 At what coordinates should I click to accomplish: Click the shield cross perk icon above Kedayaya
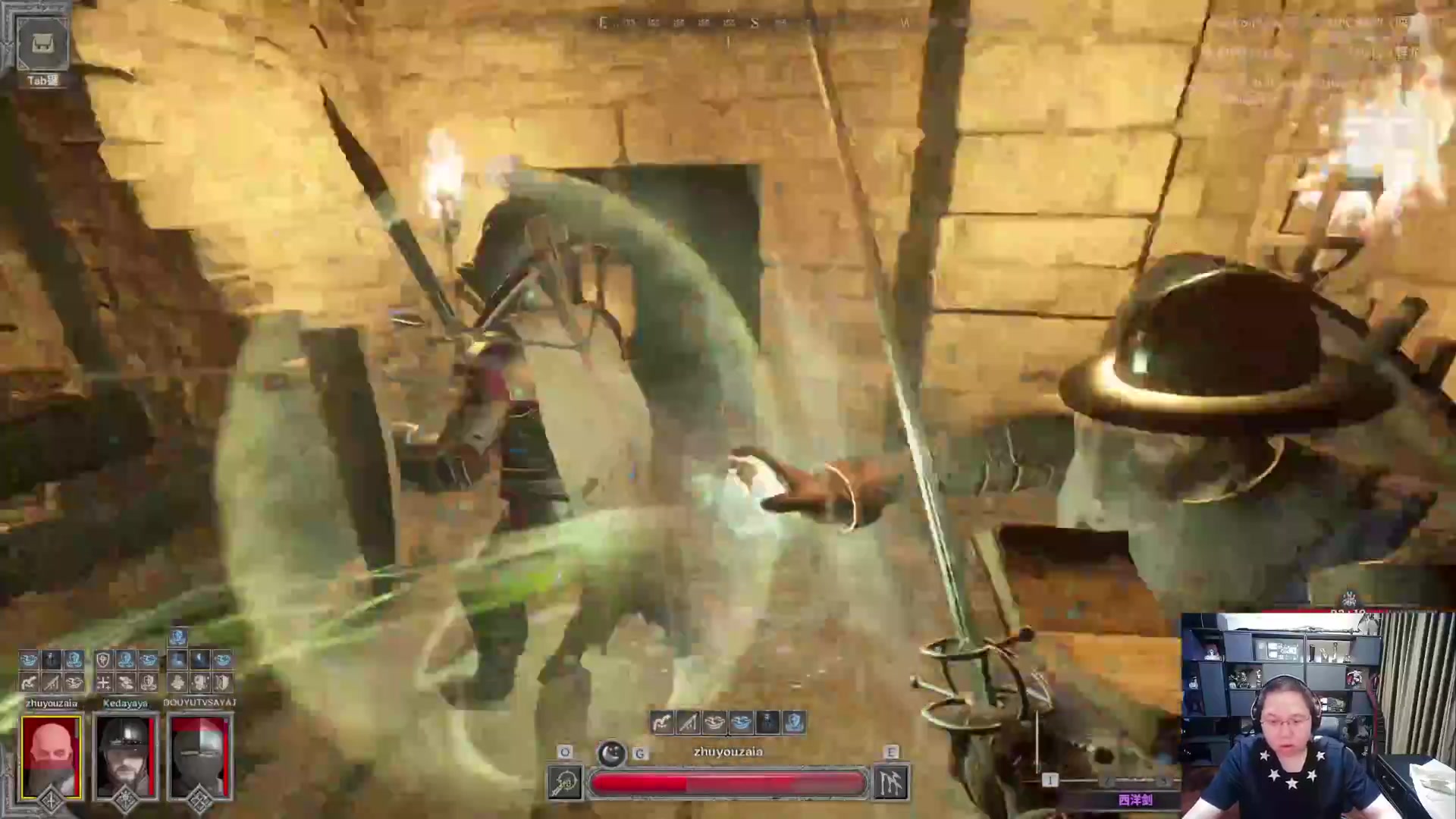[103, 660]
